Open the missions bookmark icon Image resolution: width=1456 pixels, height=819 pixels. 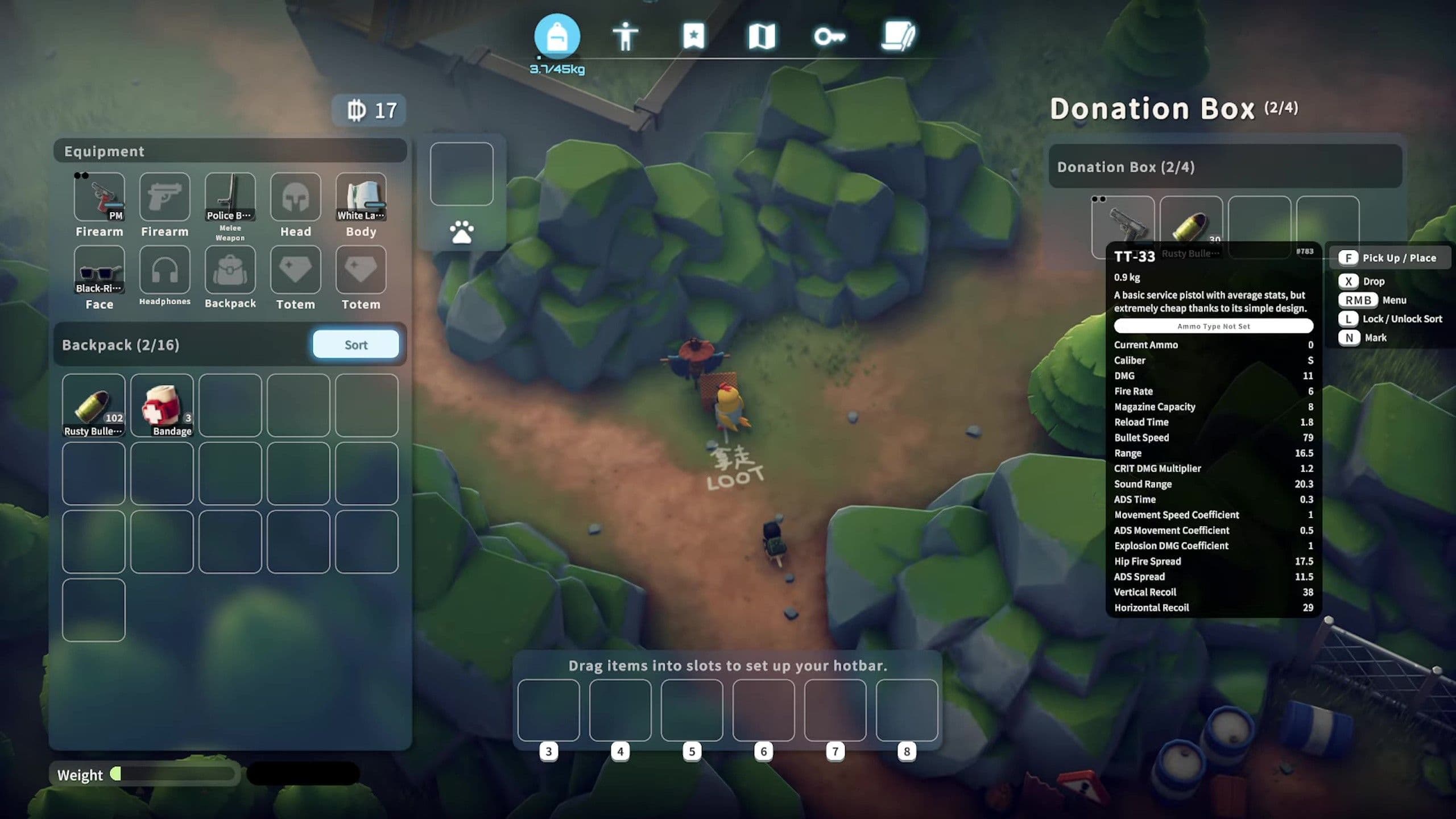(x=693, y=36)
